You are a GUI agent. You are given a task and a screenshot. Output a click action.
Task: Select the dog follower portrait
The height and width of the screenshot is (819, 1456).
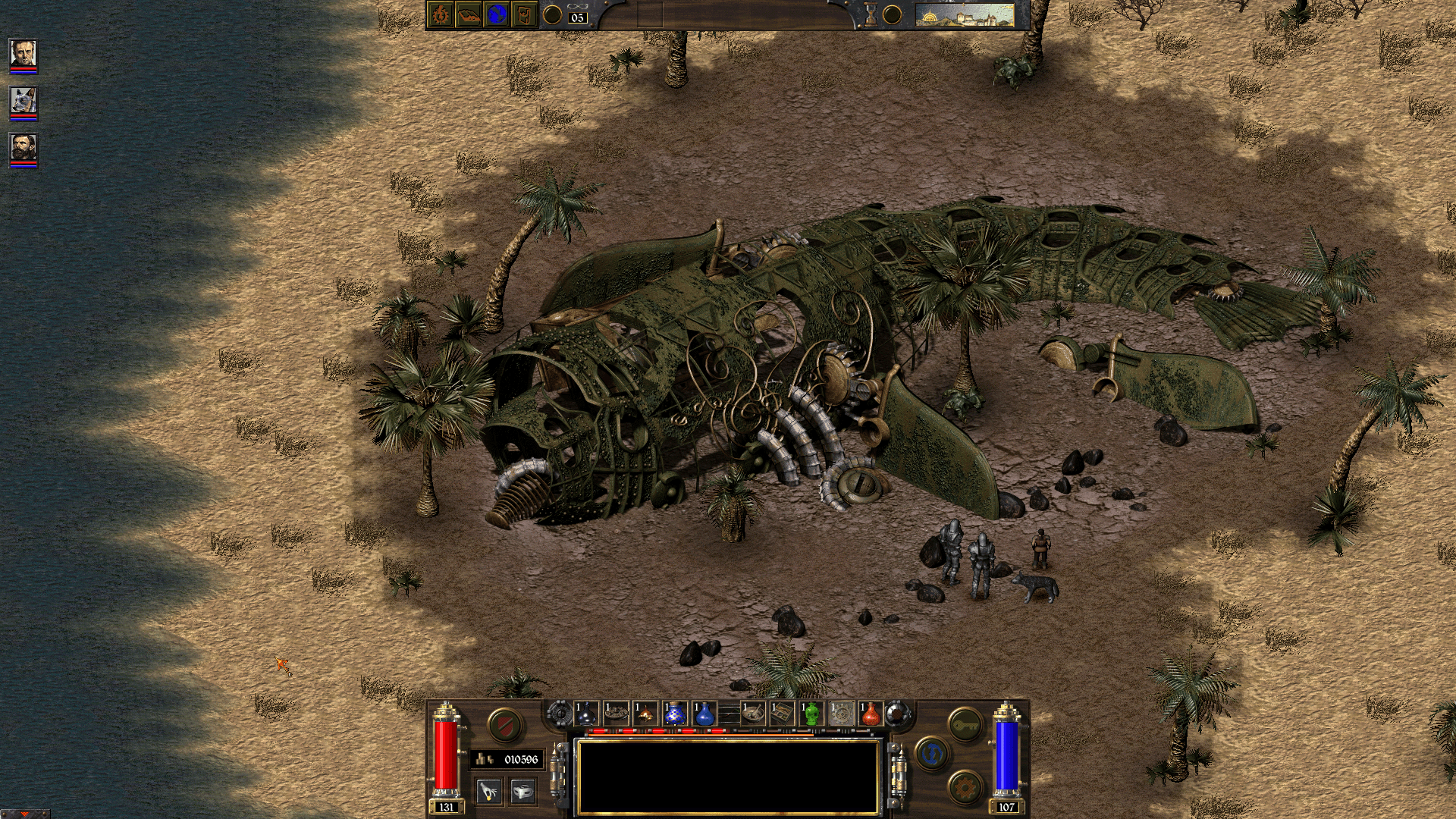[23, 102]
